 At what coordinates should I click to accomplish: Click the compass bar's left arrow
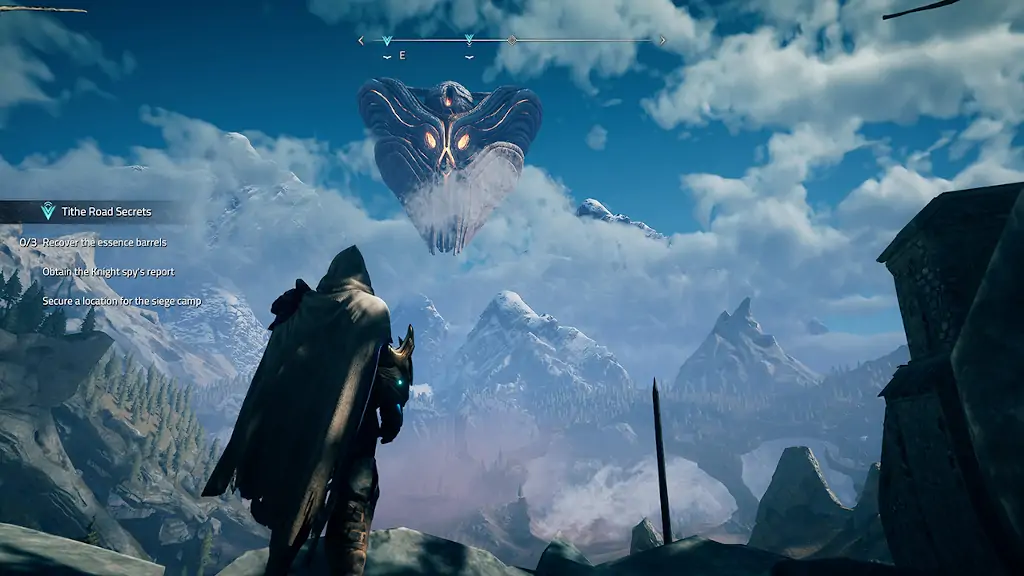click(361, 41)
